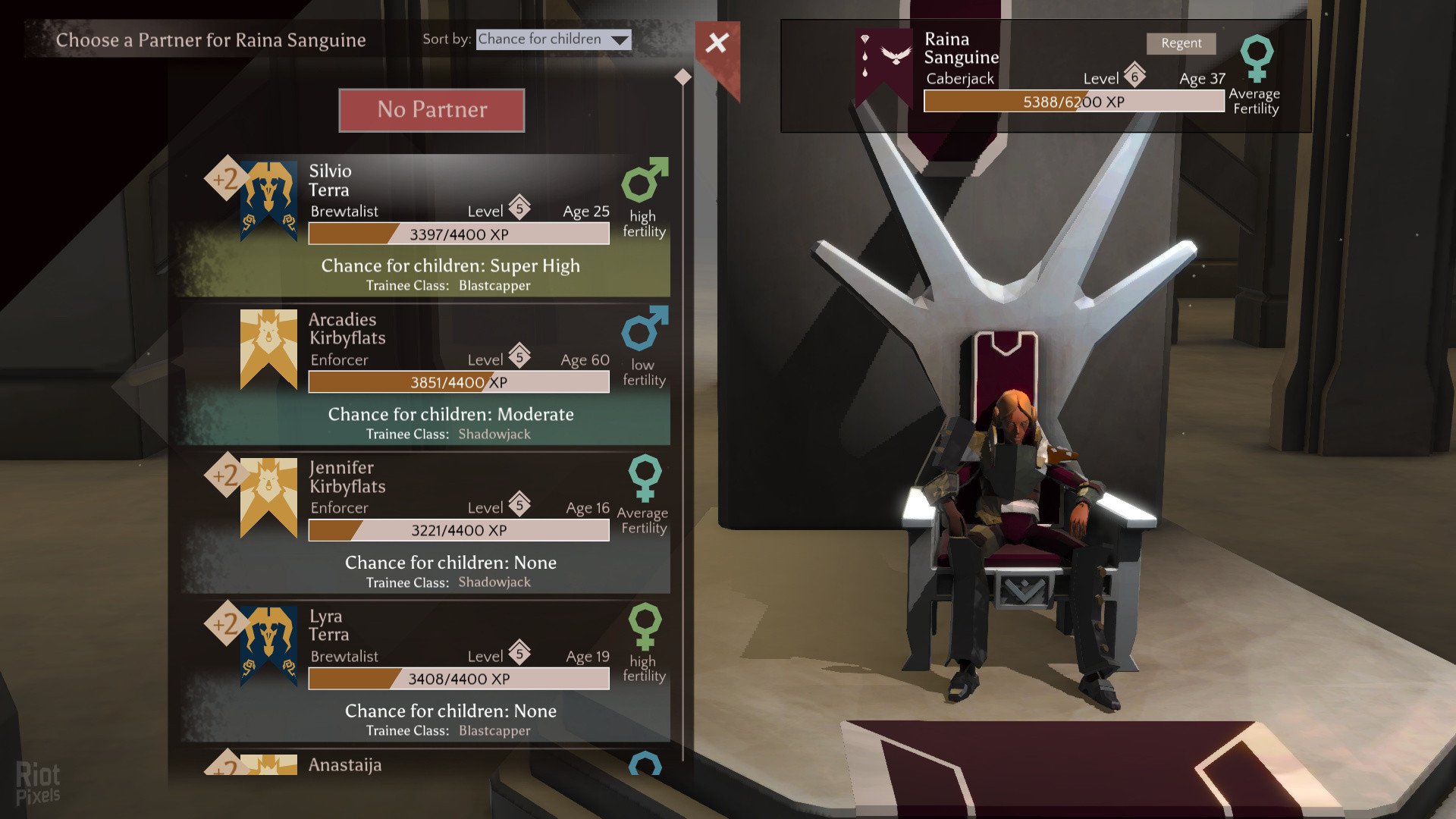Choose the No Partner button
The image size is (1456, 819).
[431, 110]
